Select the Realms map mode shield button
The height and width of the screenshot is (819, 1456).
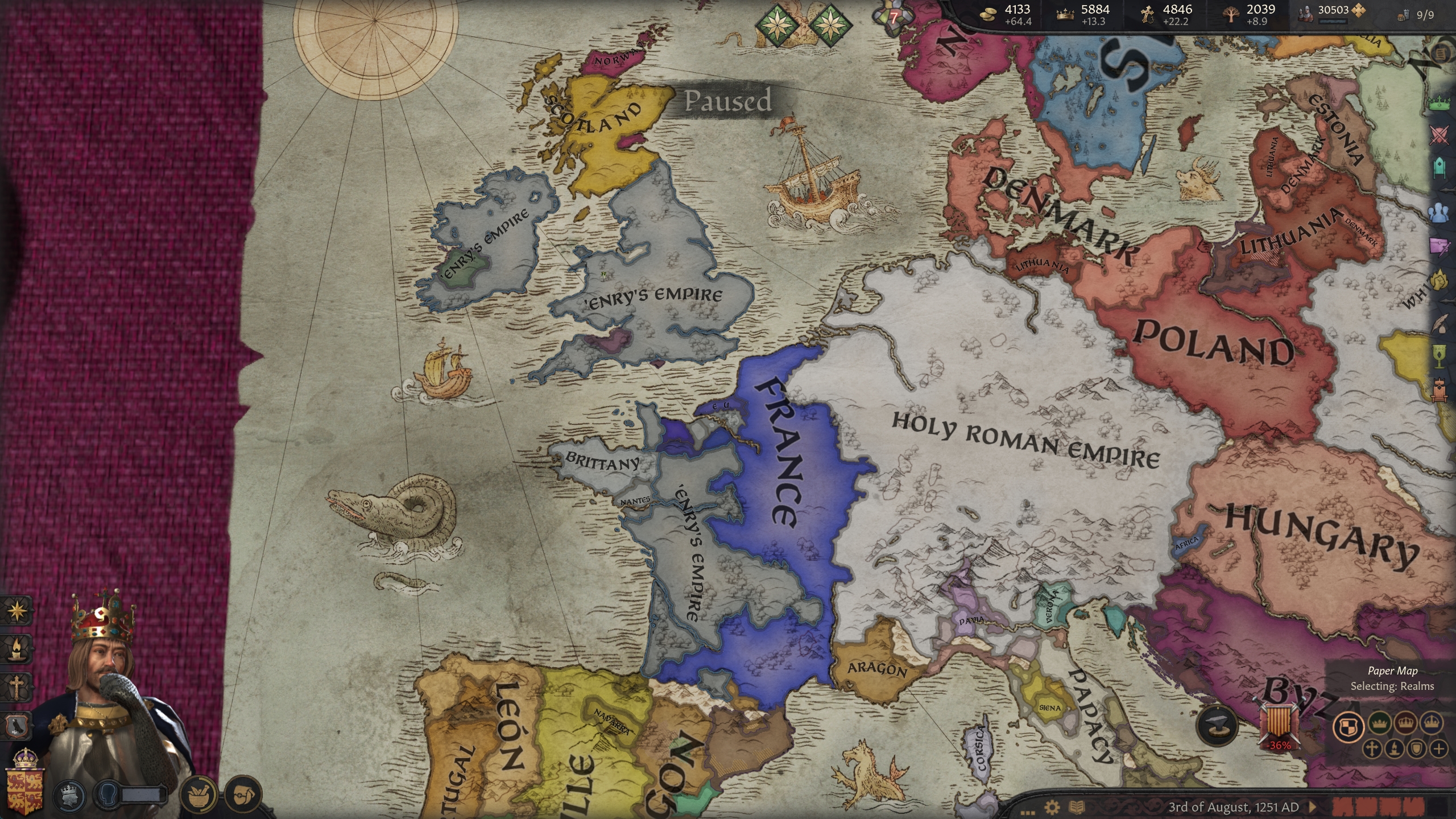click(1349, 726)
